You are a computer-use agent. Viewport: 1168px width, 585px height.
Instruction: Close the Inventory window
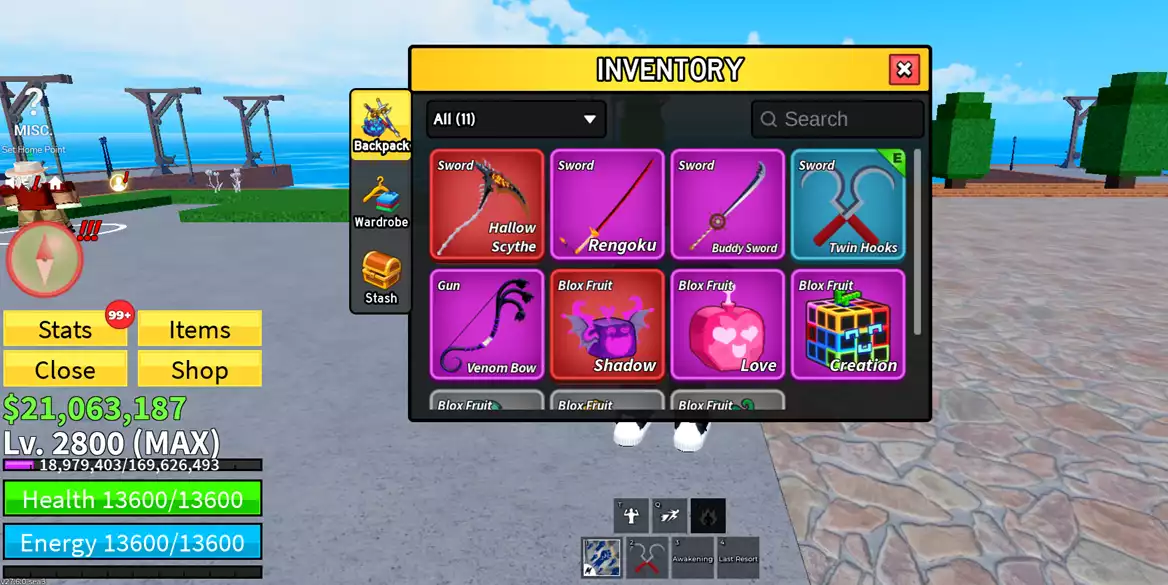point(904,69)
